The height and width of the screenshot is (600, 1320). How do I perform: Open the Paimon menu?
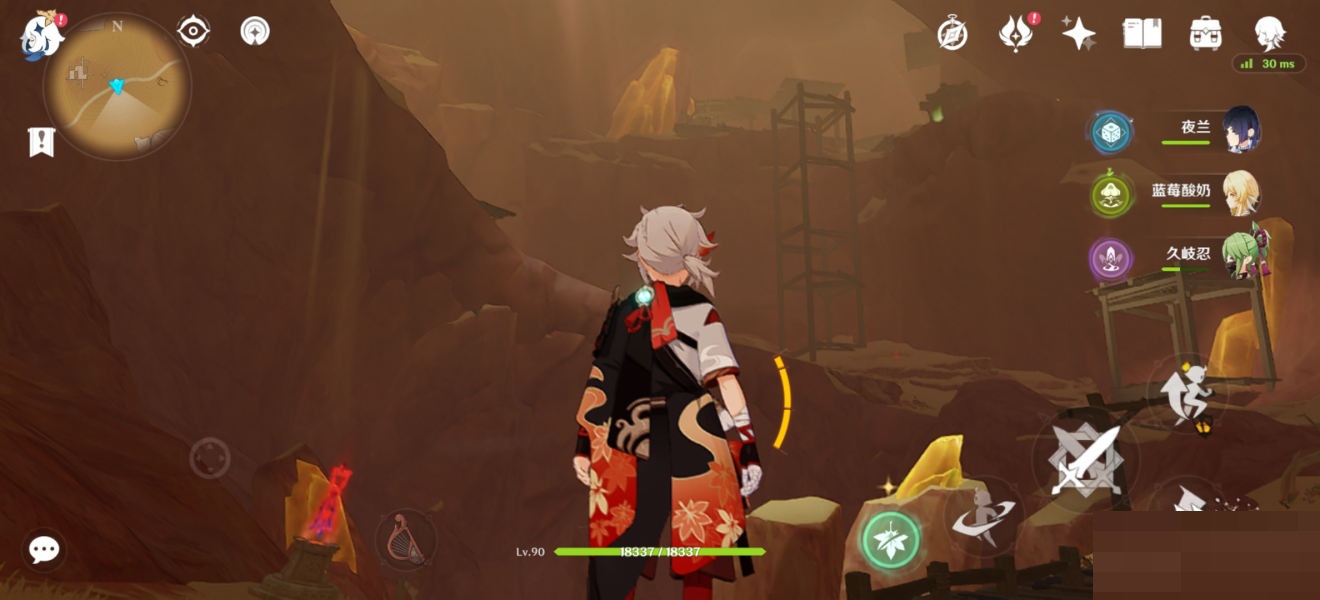[x=42, y=34]
